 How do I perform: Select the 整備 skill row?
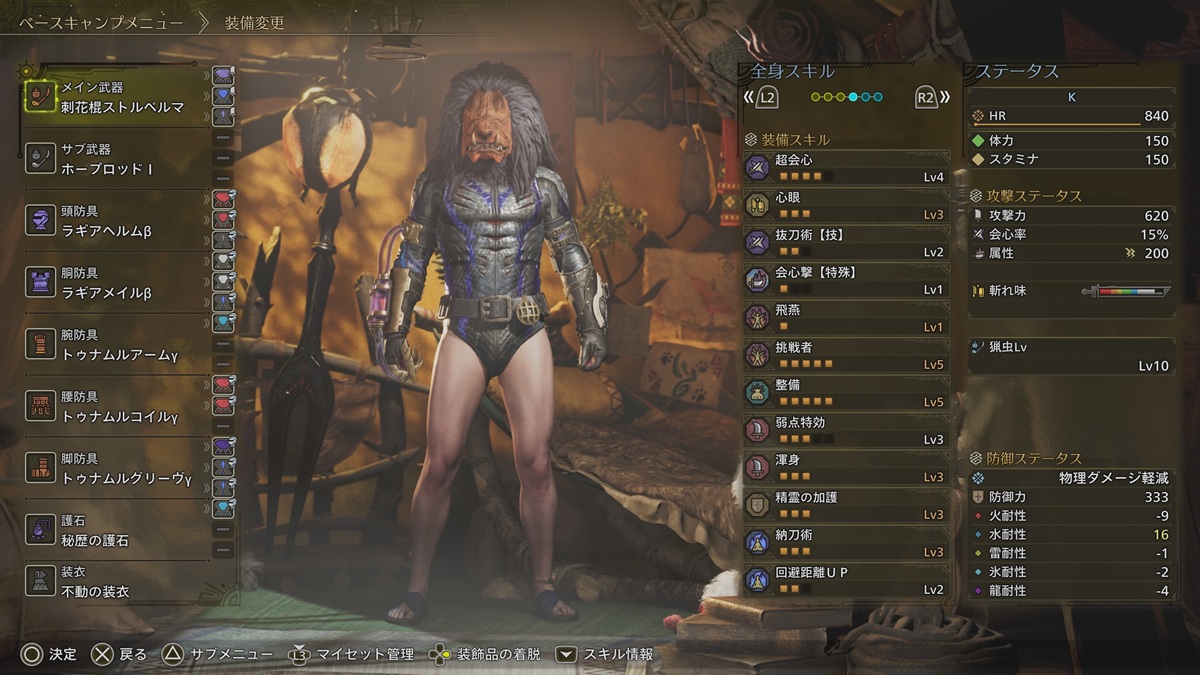[845, 392]
